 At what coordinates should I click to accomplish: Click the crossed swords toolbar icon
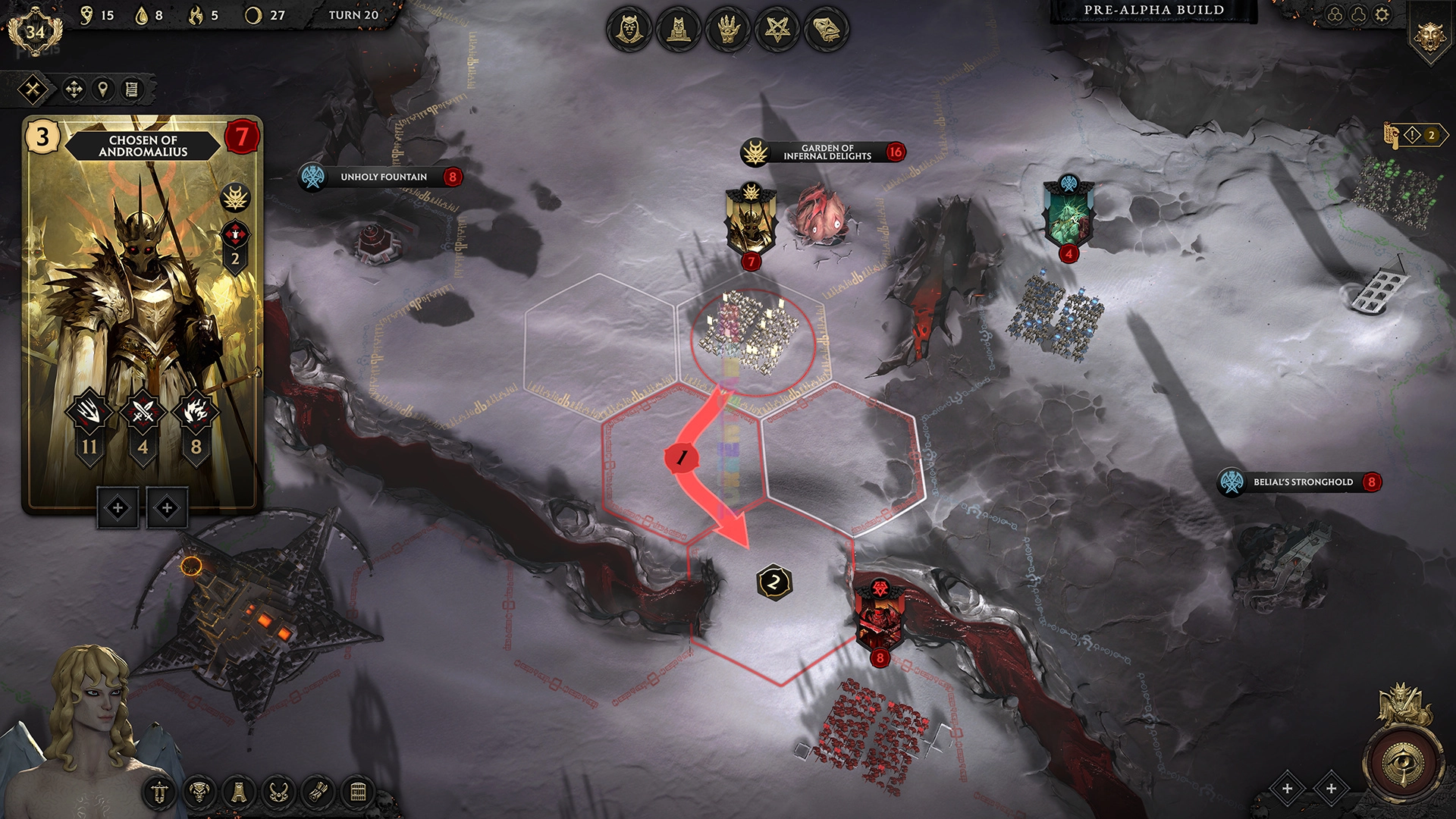click(33, 90)
